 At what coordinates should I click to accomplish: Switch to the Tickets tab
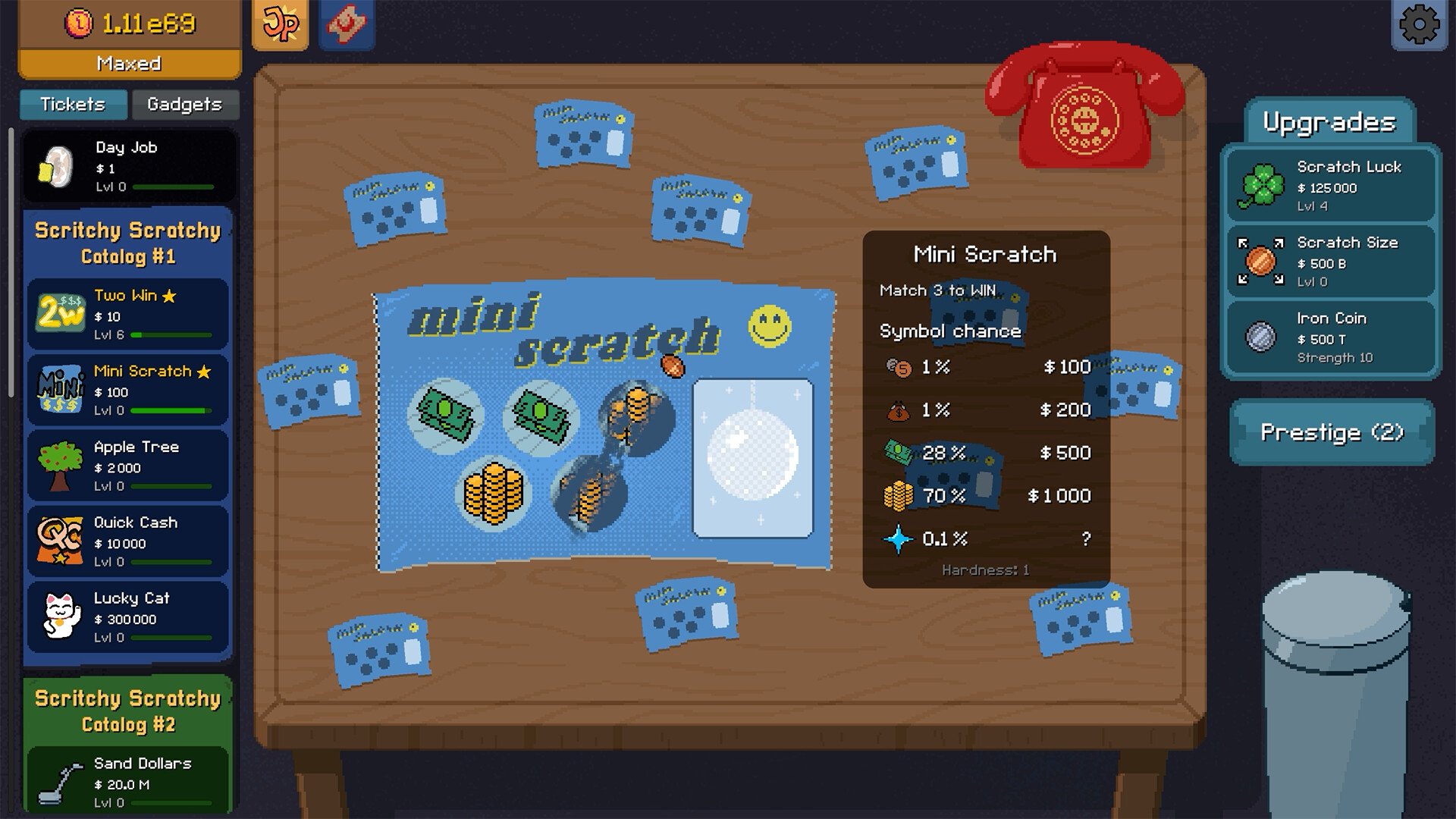pos(73,105)
